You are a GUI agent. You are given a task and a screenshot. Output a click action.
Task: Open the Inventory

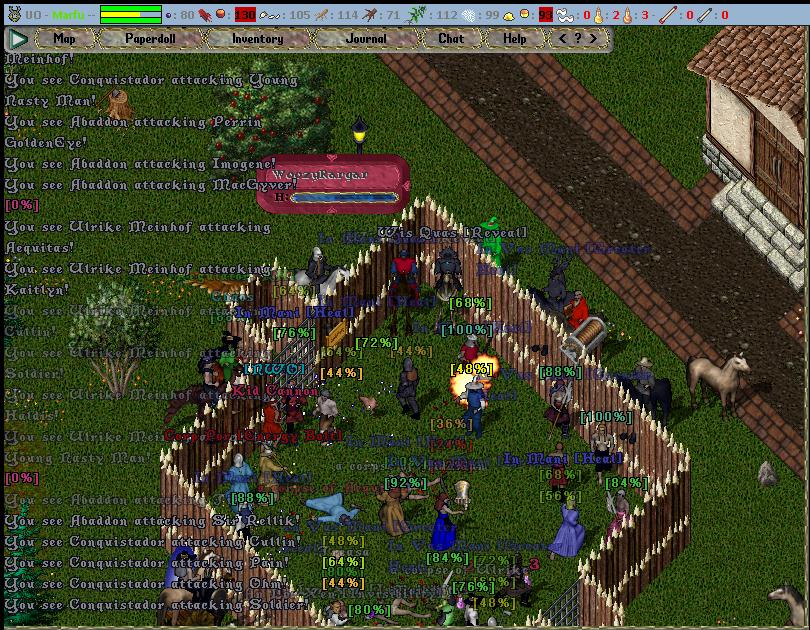257,39
